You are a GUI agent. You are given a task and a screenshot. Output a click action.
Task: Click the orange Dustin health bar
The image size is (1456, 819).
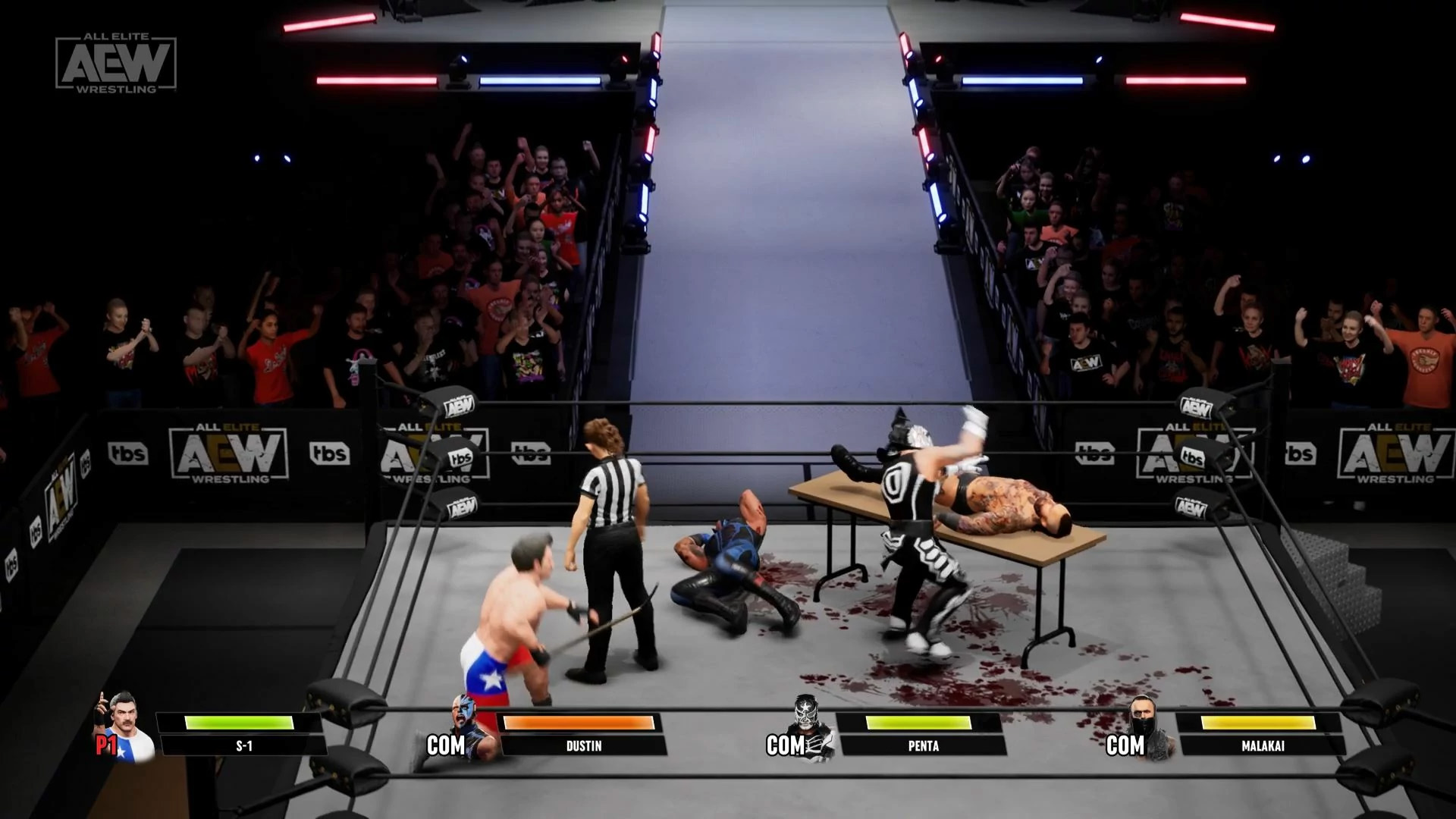point(580,723)
